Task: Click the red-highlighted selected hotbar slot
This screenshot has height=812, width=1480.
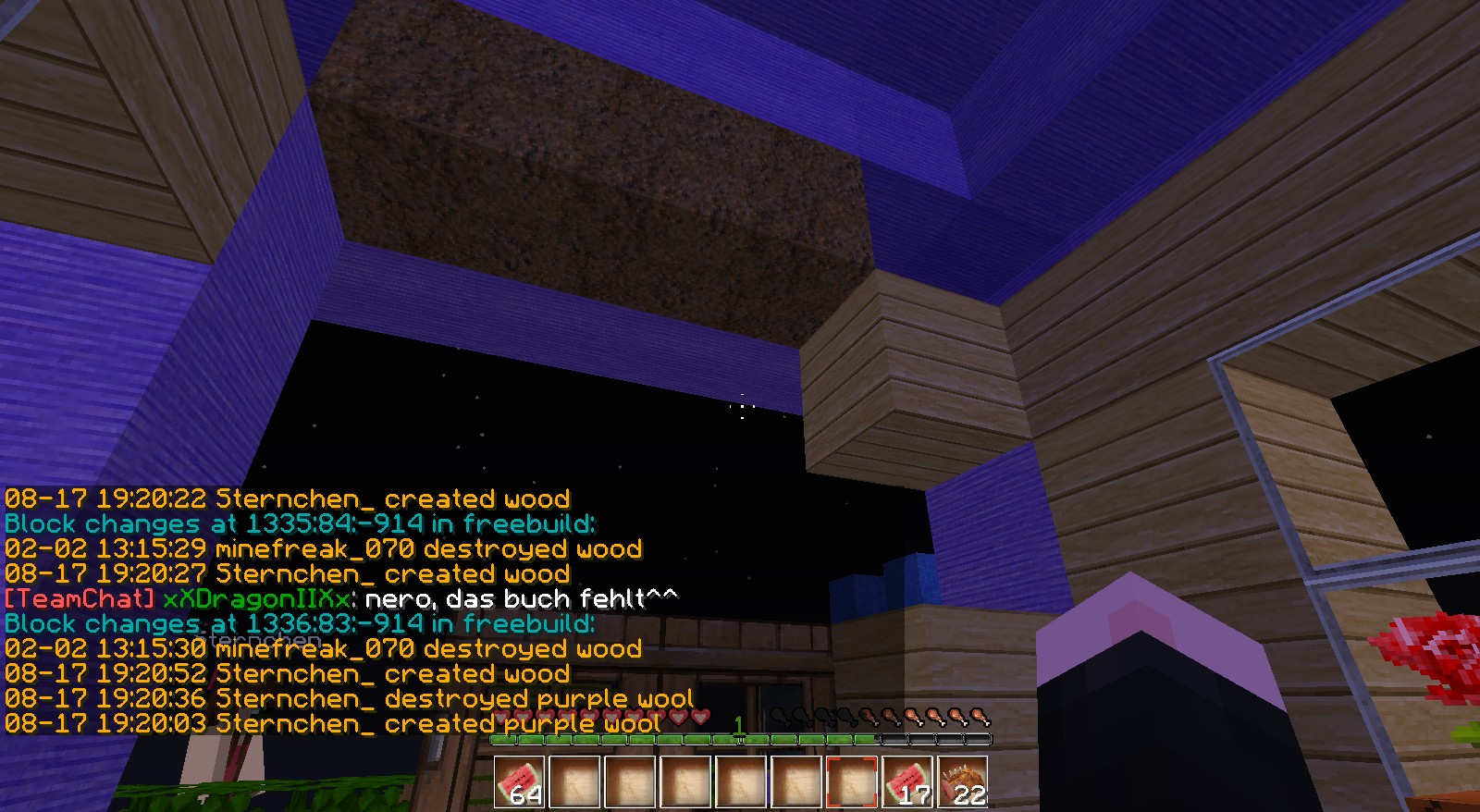Action: pos(852,782)
